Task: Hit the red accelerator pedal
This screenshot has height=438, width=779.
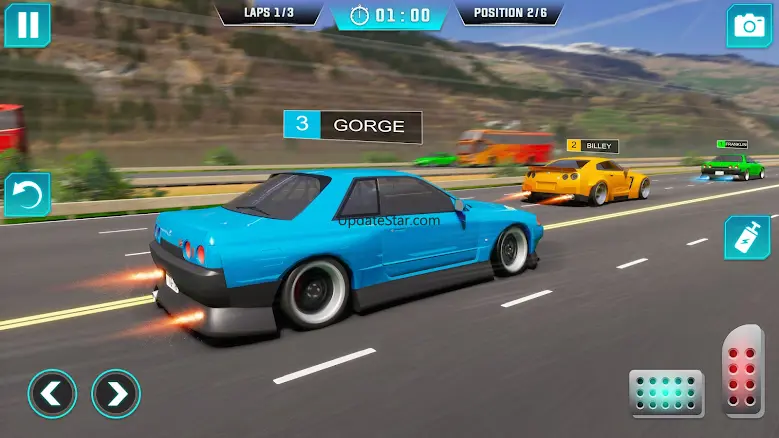Action: [x=742, y=370]
